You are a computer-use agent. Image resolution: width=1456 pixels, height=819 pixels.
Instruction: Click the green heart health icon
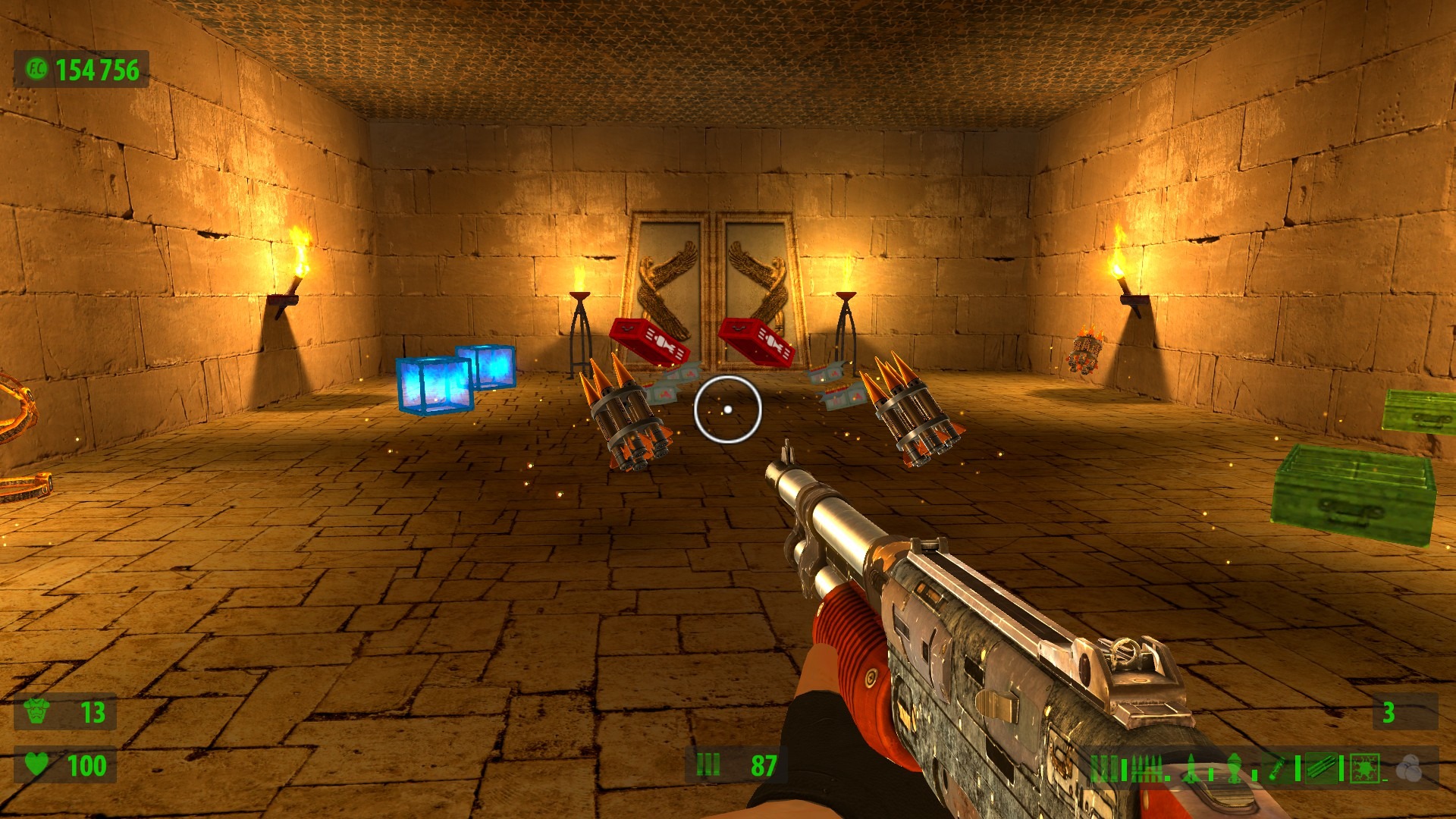(37, 764)
